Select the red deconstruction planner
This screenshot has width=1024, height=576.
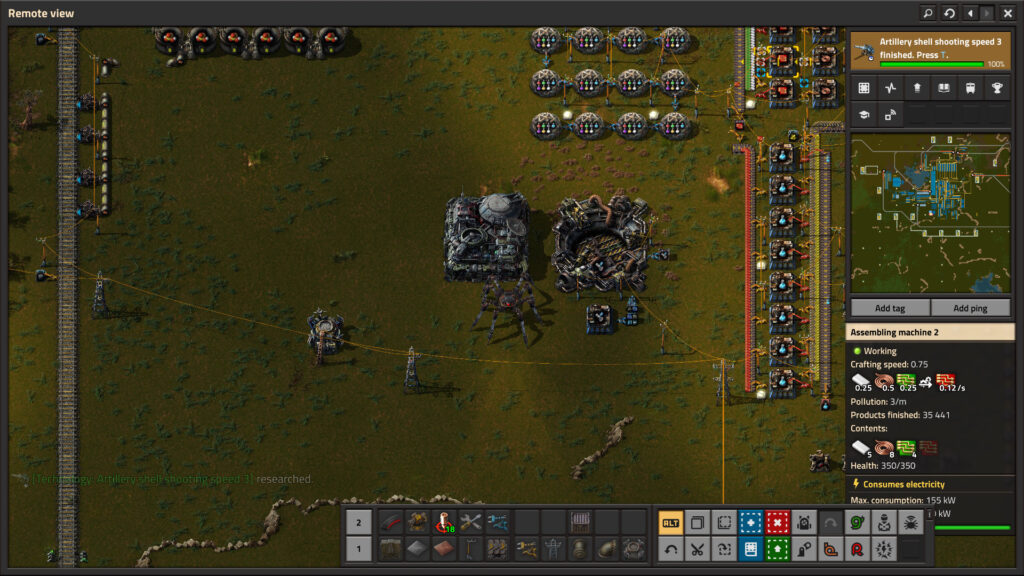click(777, 522)
